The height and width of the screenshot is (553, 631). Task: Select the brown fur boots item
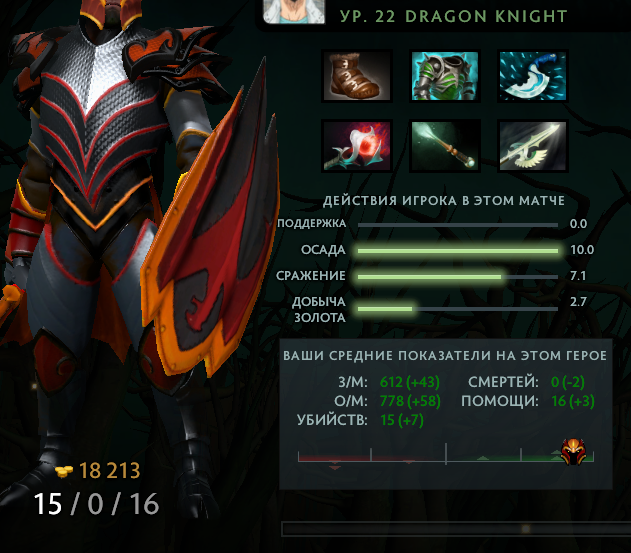pos(357,76)
